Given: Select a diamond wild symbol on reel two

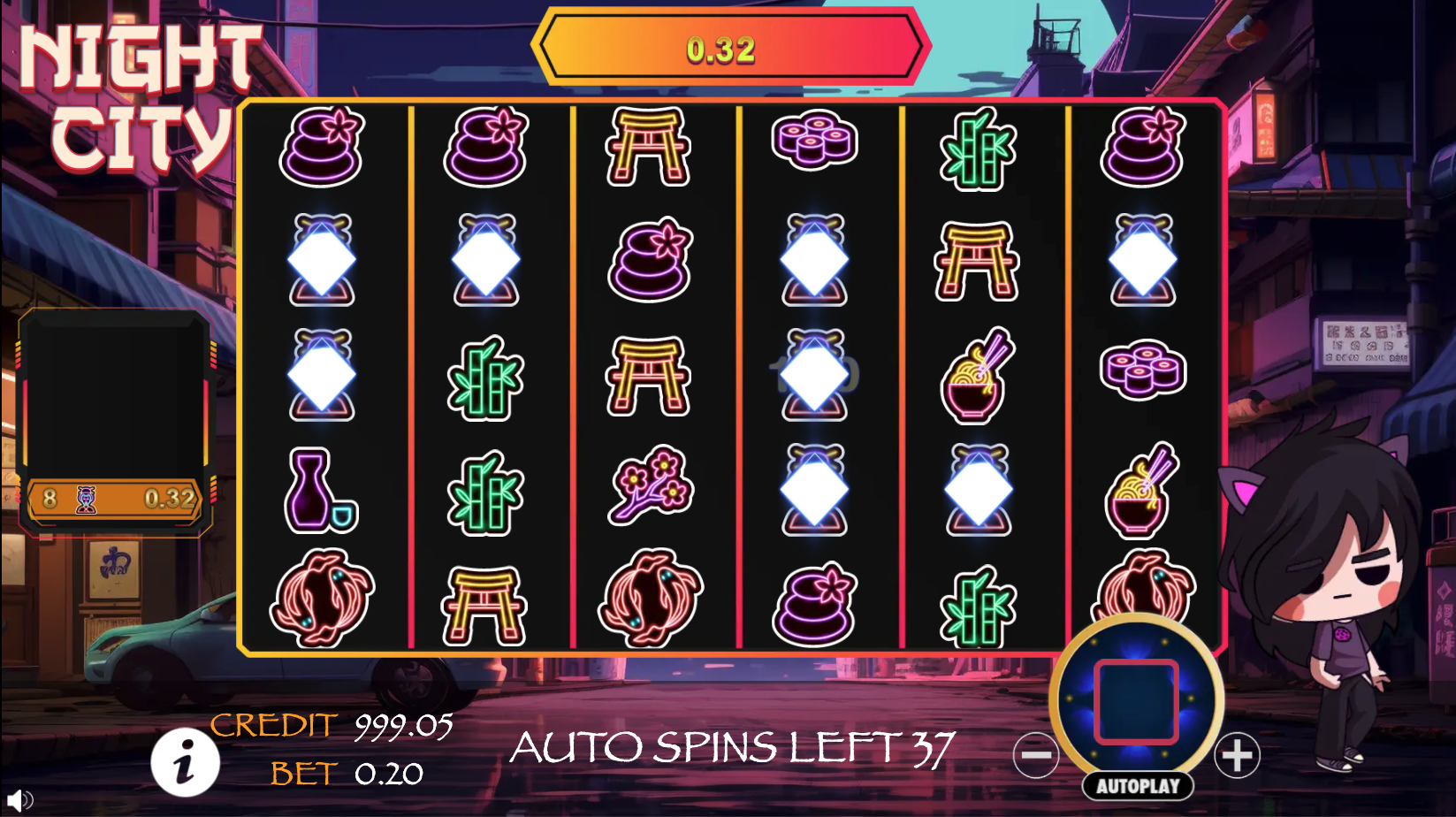Looking at the screenshot, I should point(485,259).
